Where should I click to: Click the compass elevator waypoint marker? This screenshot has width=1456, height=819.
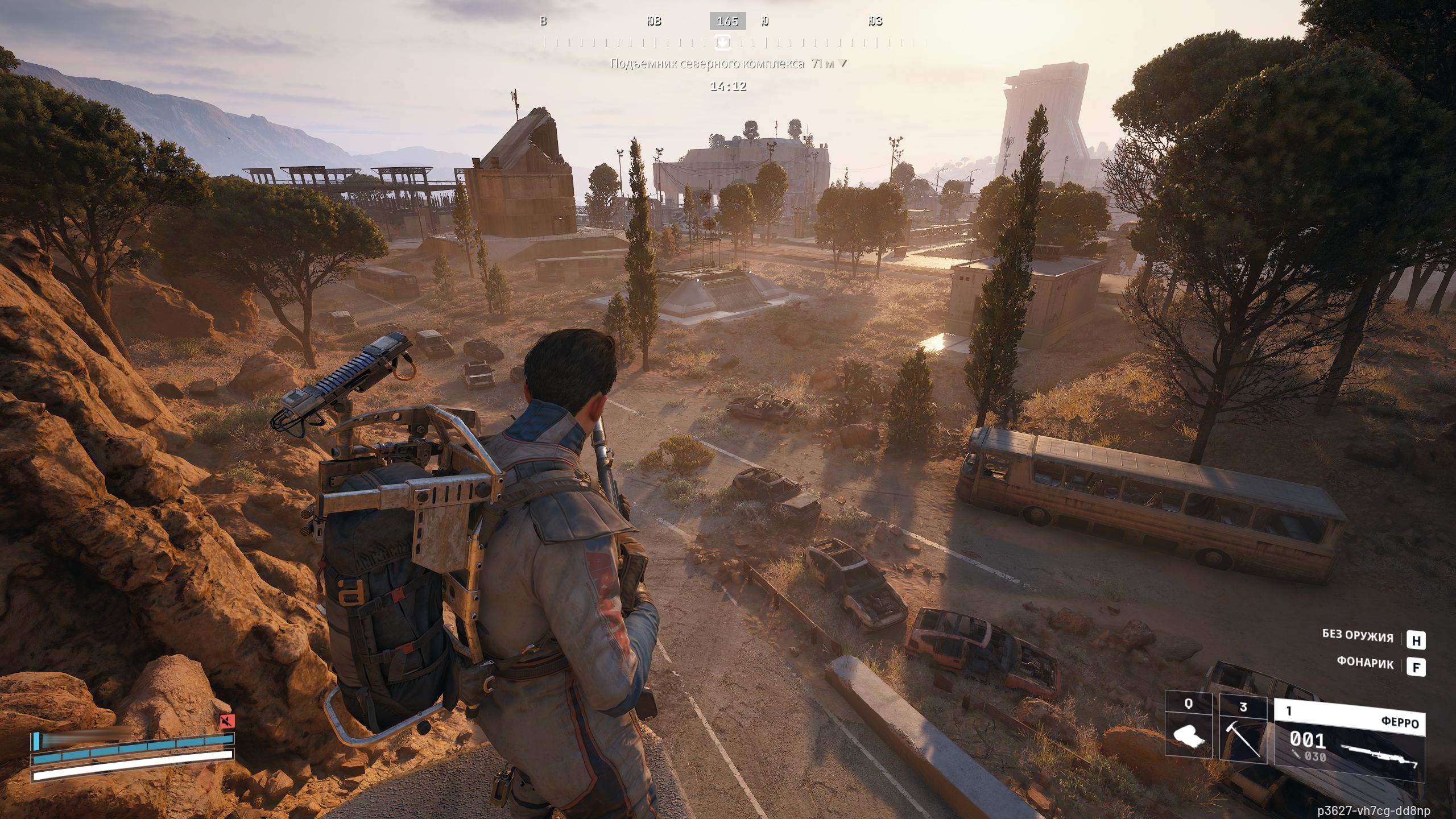[x=723, y=42]
